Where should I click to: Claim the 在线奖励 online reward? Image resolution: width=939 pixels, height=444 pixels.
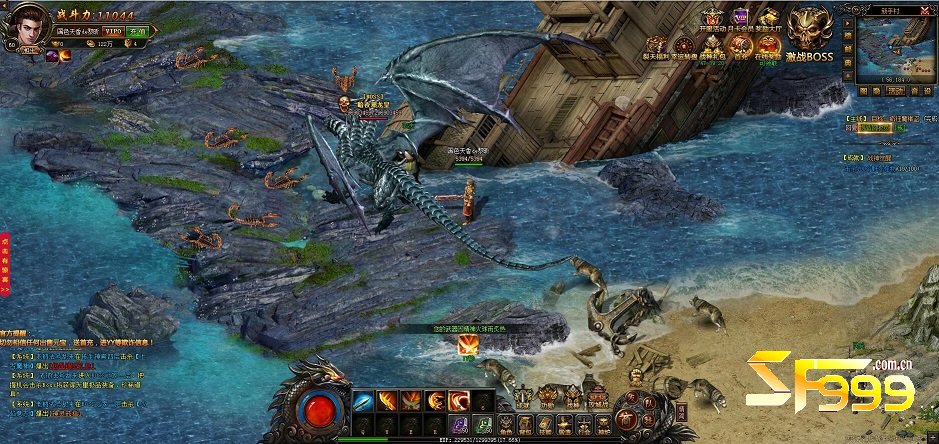click(768, 48)
